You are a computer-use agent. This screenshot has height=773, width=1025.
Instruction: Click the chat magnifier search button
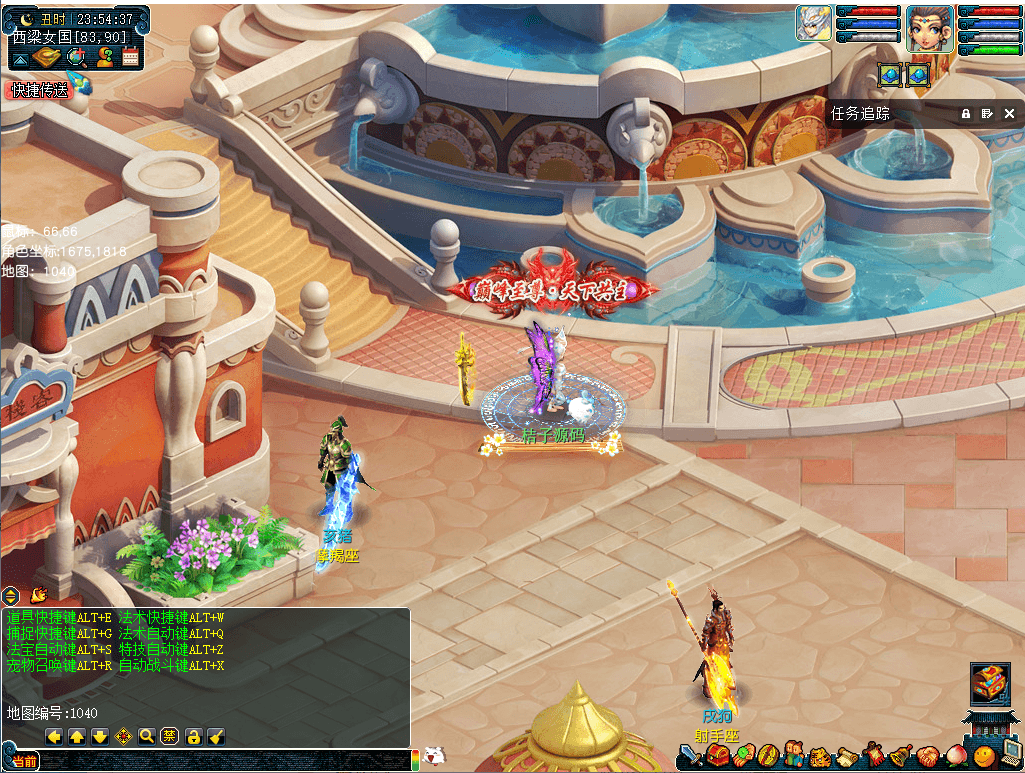click(146, 737)
